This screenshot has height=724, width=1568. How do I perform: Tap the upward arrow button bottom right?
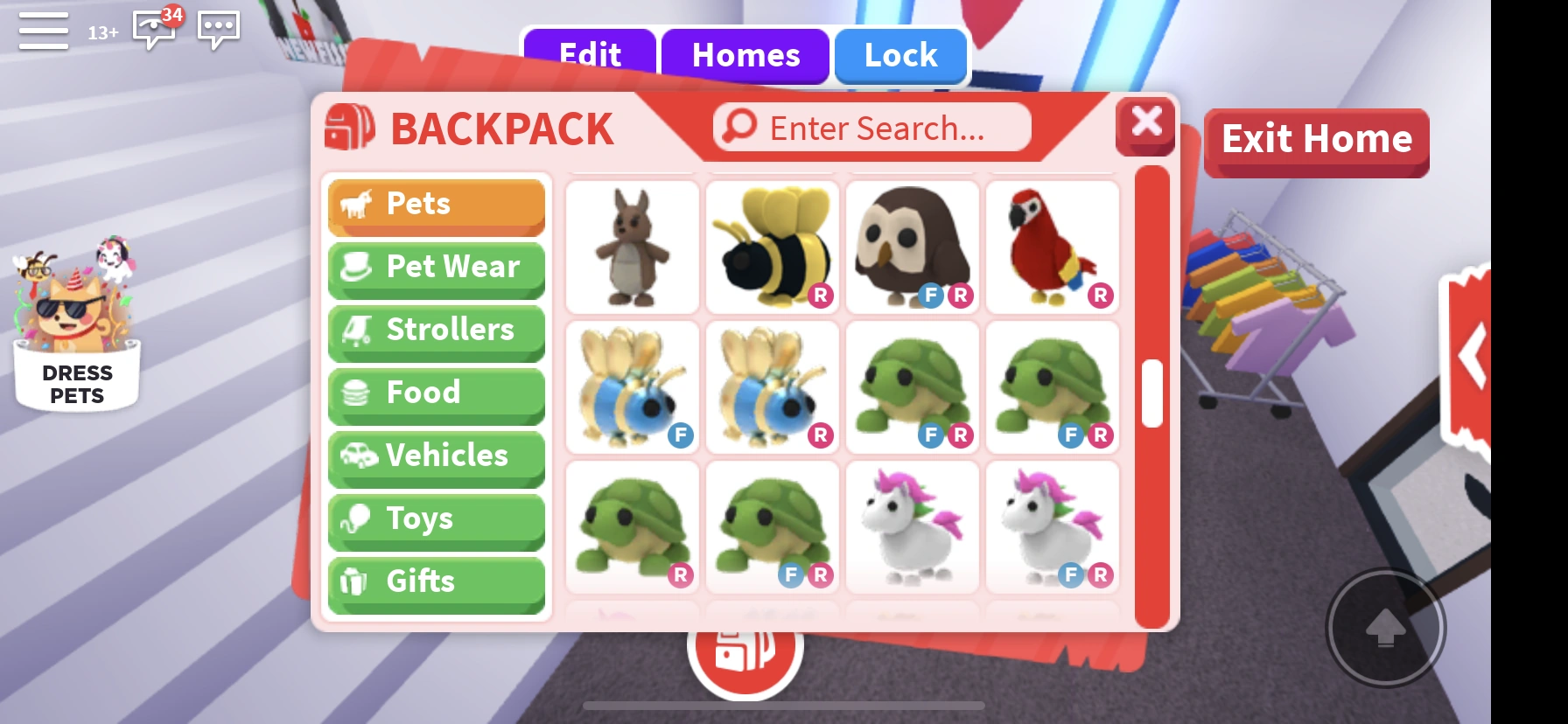[1385, 628]
